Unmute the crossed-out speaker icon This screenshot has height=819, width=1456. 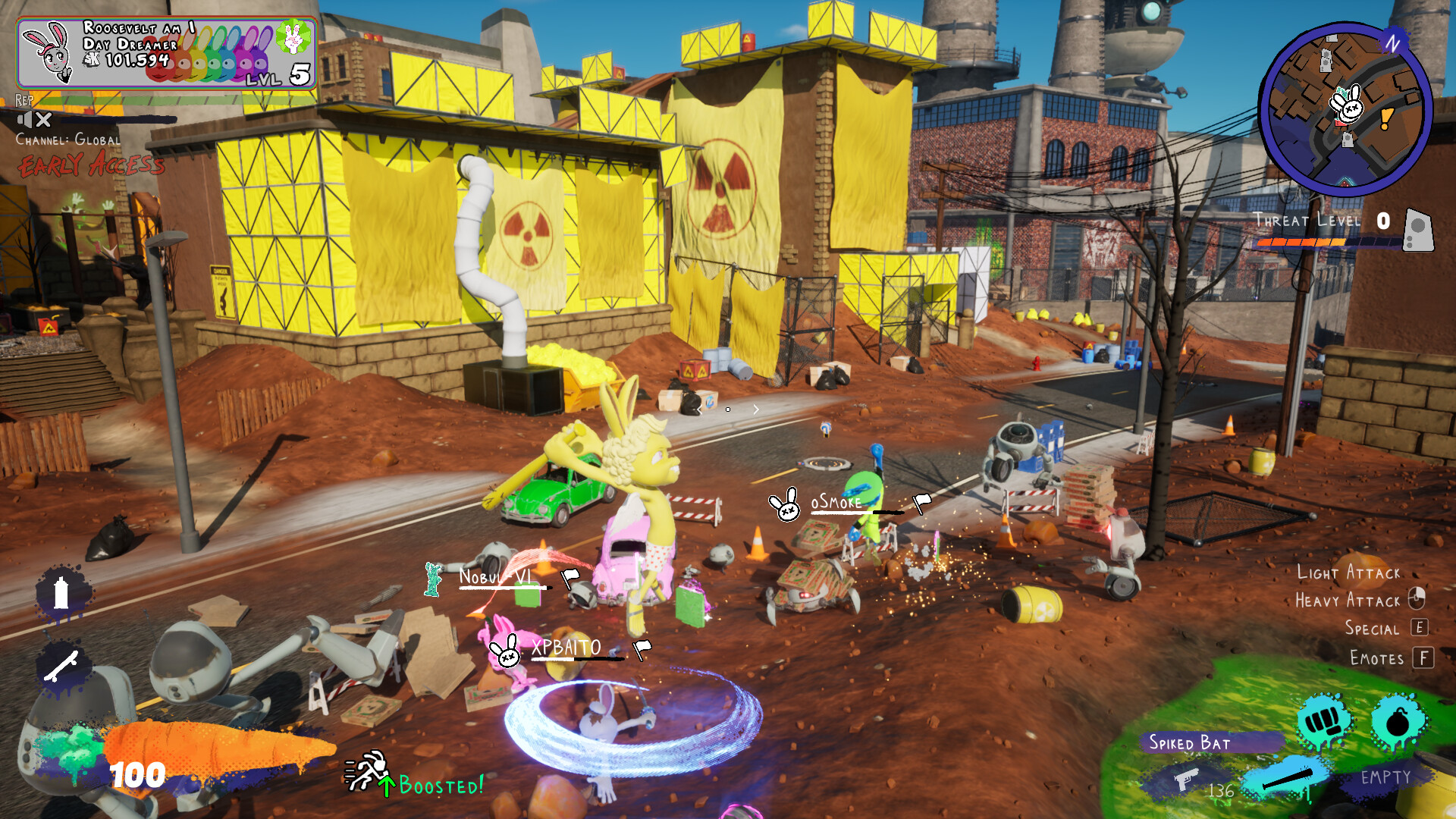(33, 119)
